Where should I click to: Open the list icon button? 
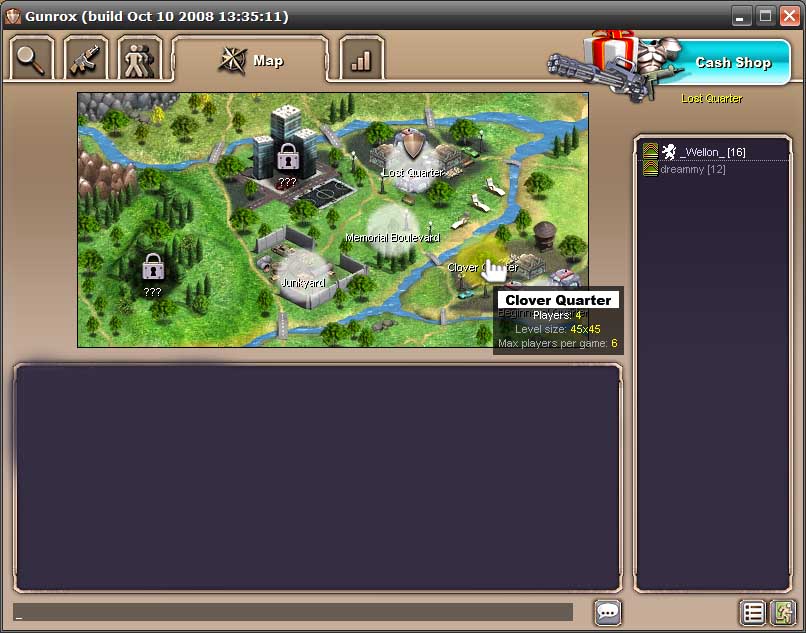click(x=753, y=612)
